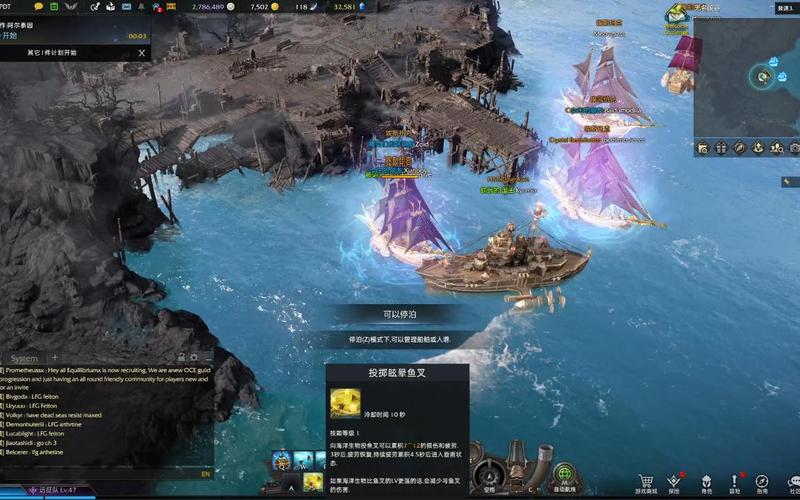The height and width of the screenshot is (500, 800).
Task: Open the sea minimap
Action: point(747,76)
